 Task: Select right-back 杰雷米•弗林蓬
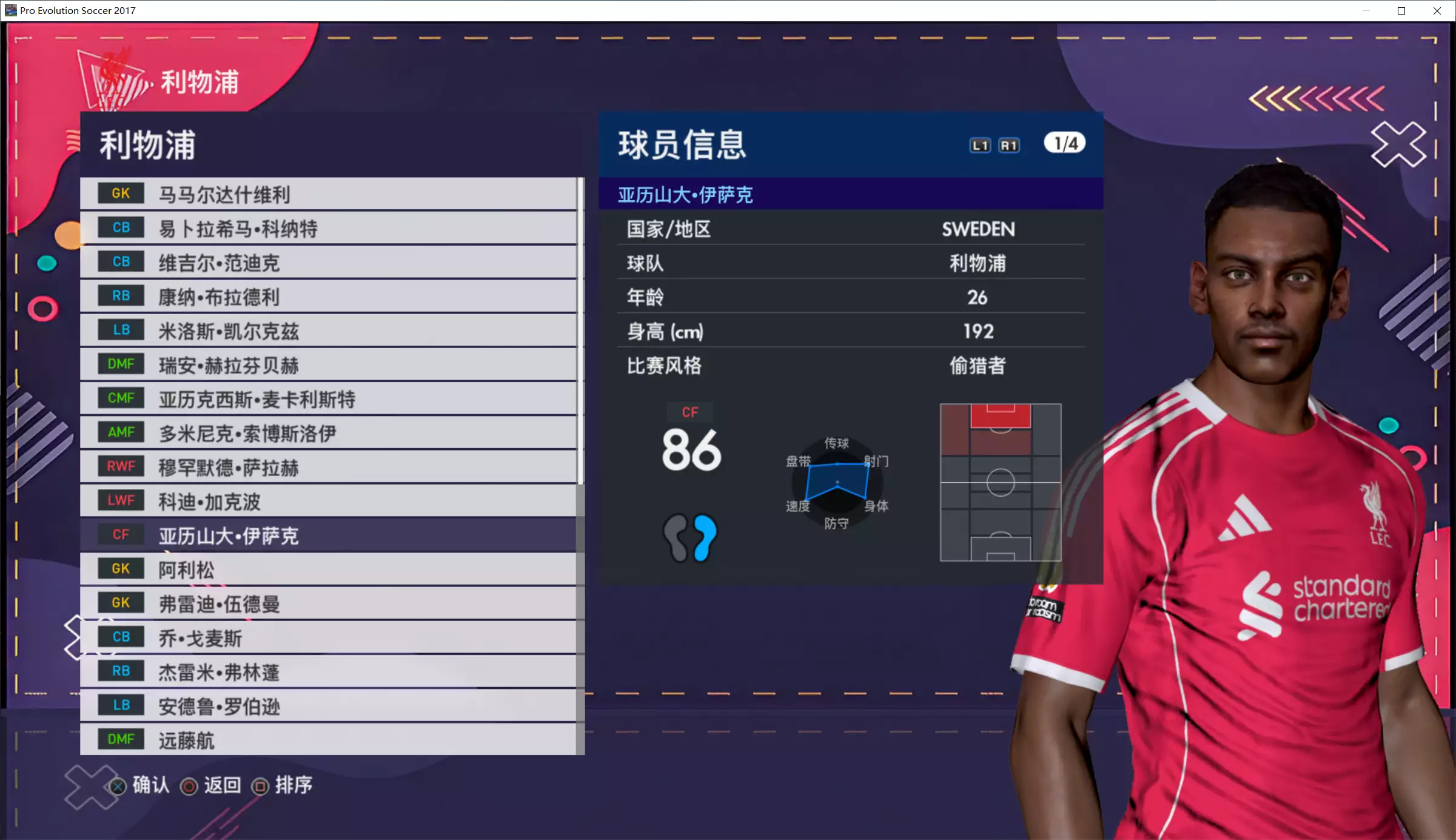click(327, 671)
